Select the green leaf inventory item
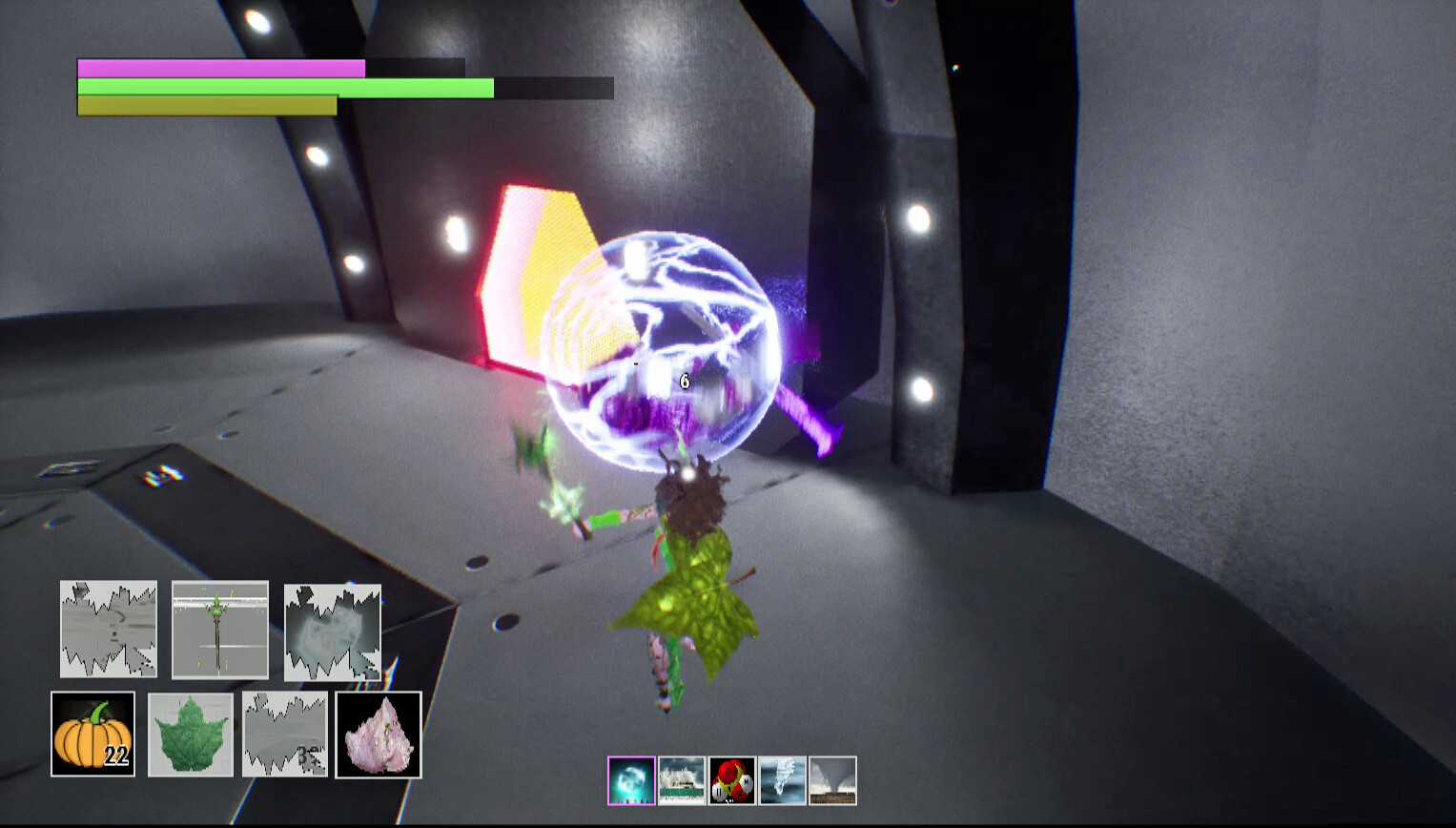1456x828 pixels. pos(188,735)
